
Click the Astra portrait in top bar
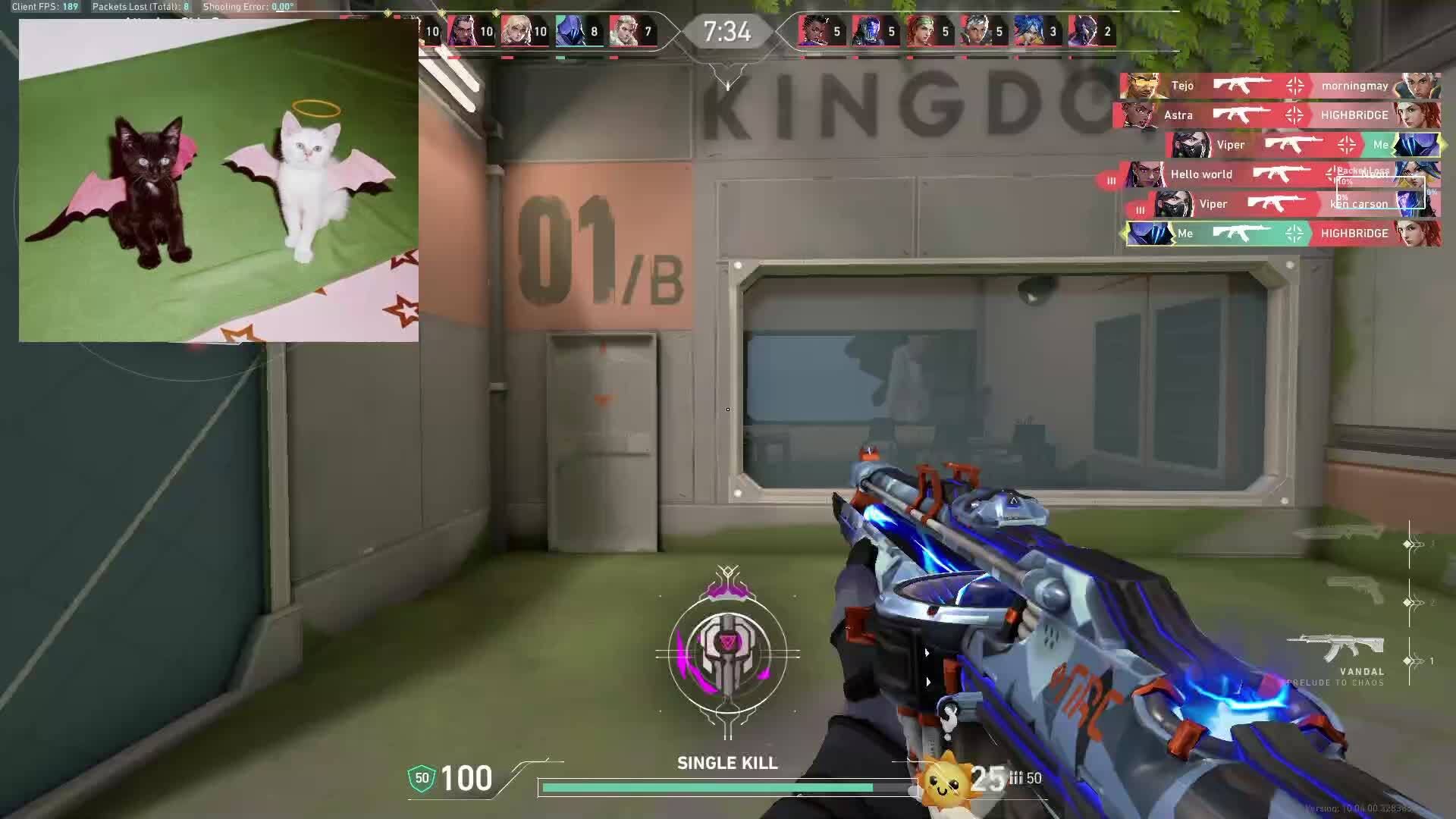(813, 32)
